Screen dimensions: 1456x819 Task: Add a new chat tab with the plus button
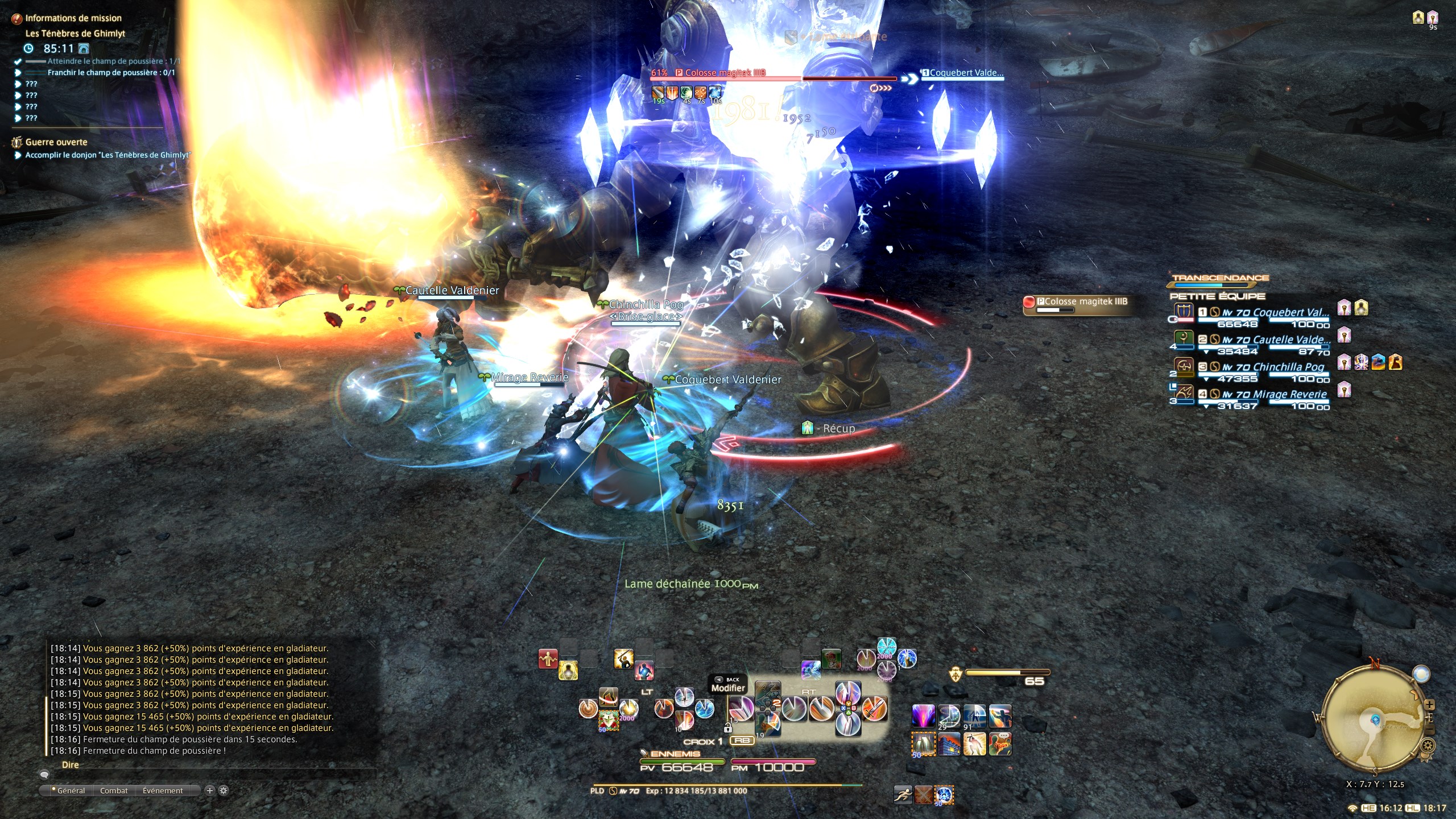point(209,791)
